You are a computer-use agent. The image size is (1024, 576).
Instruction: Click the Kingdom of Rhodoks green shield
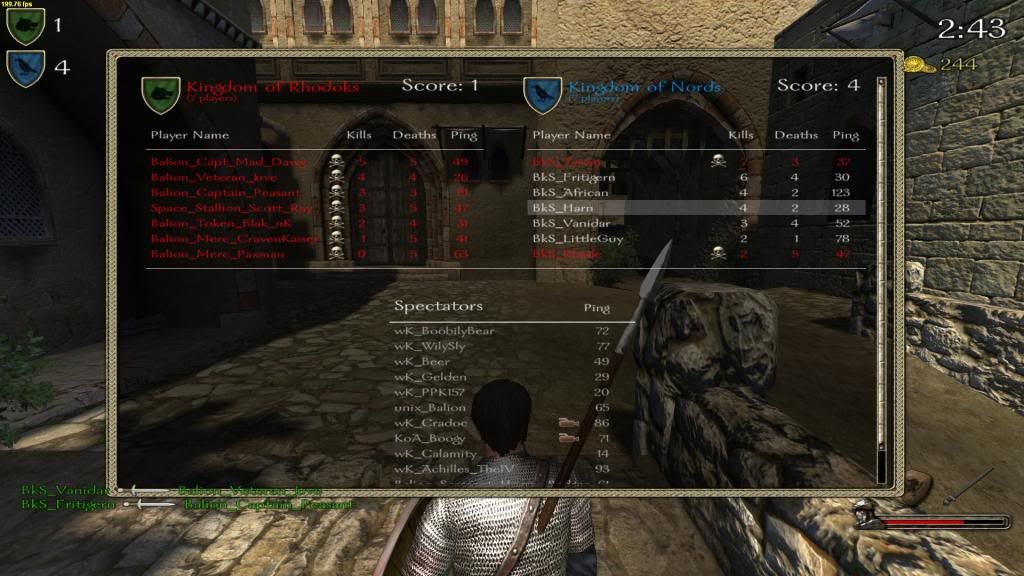pyautogui.click(x=159, y=92)
